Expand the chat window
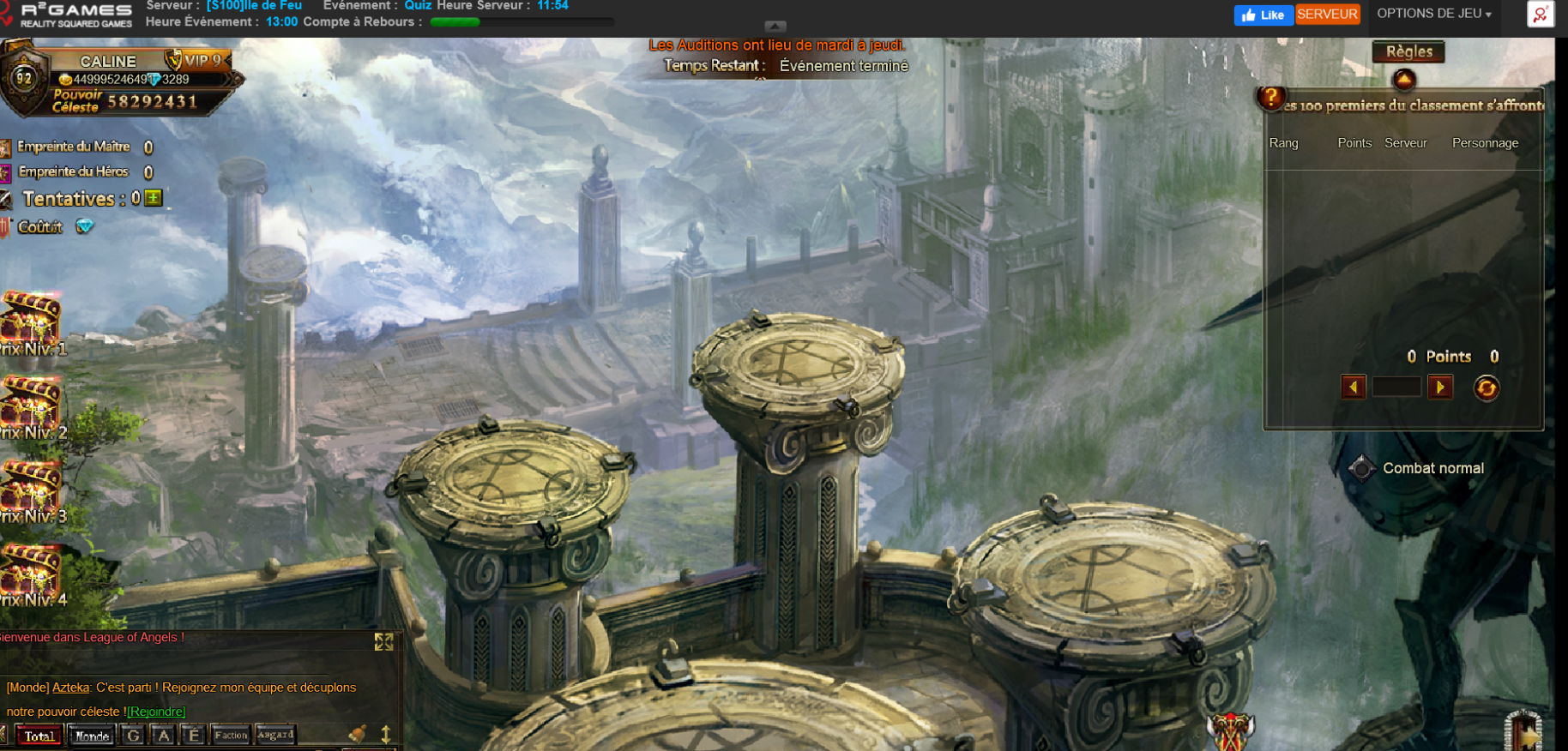 coord(383,642)
